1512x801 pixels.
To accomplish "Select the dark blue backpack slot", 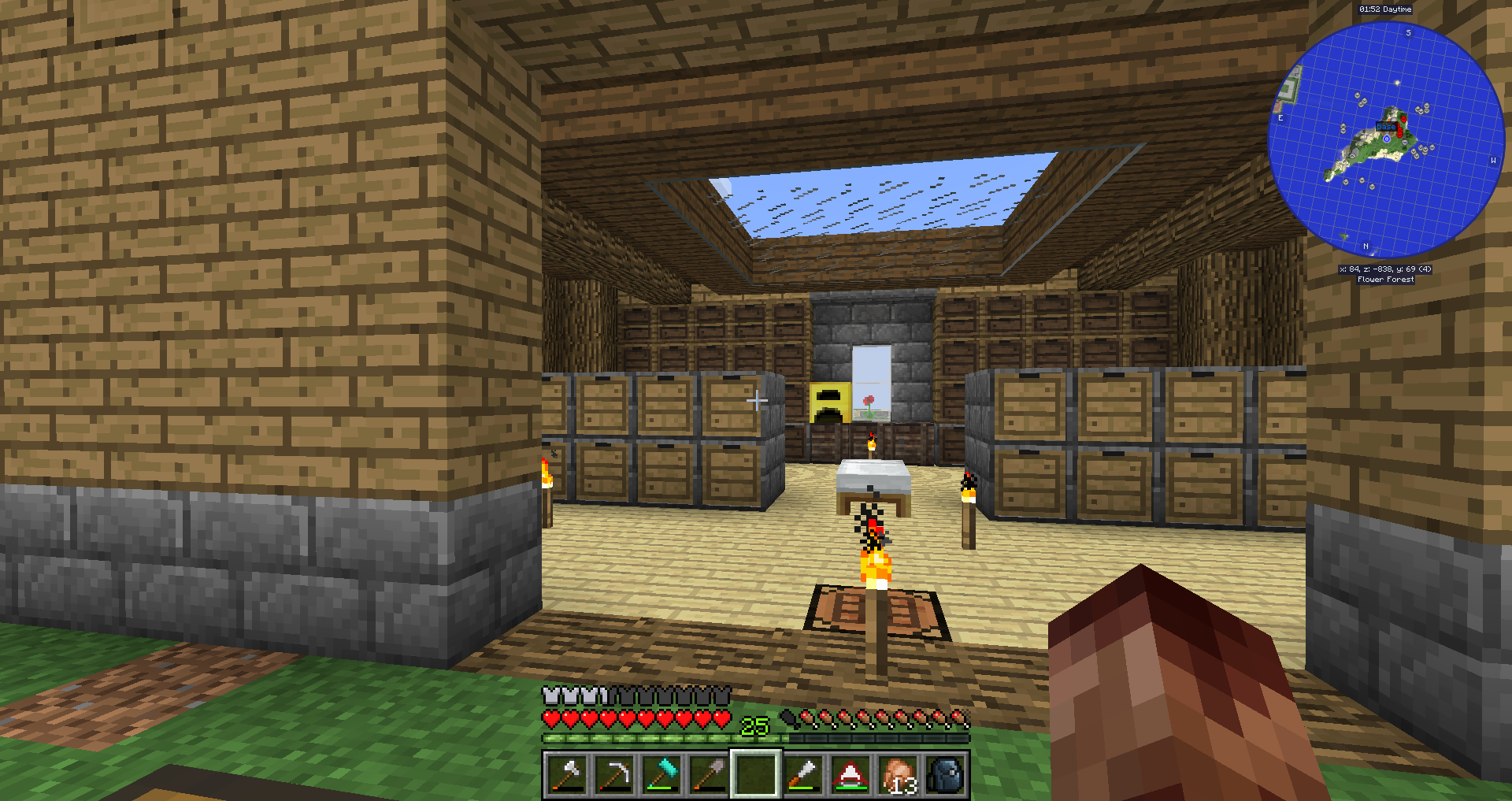I will point(946,774).
